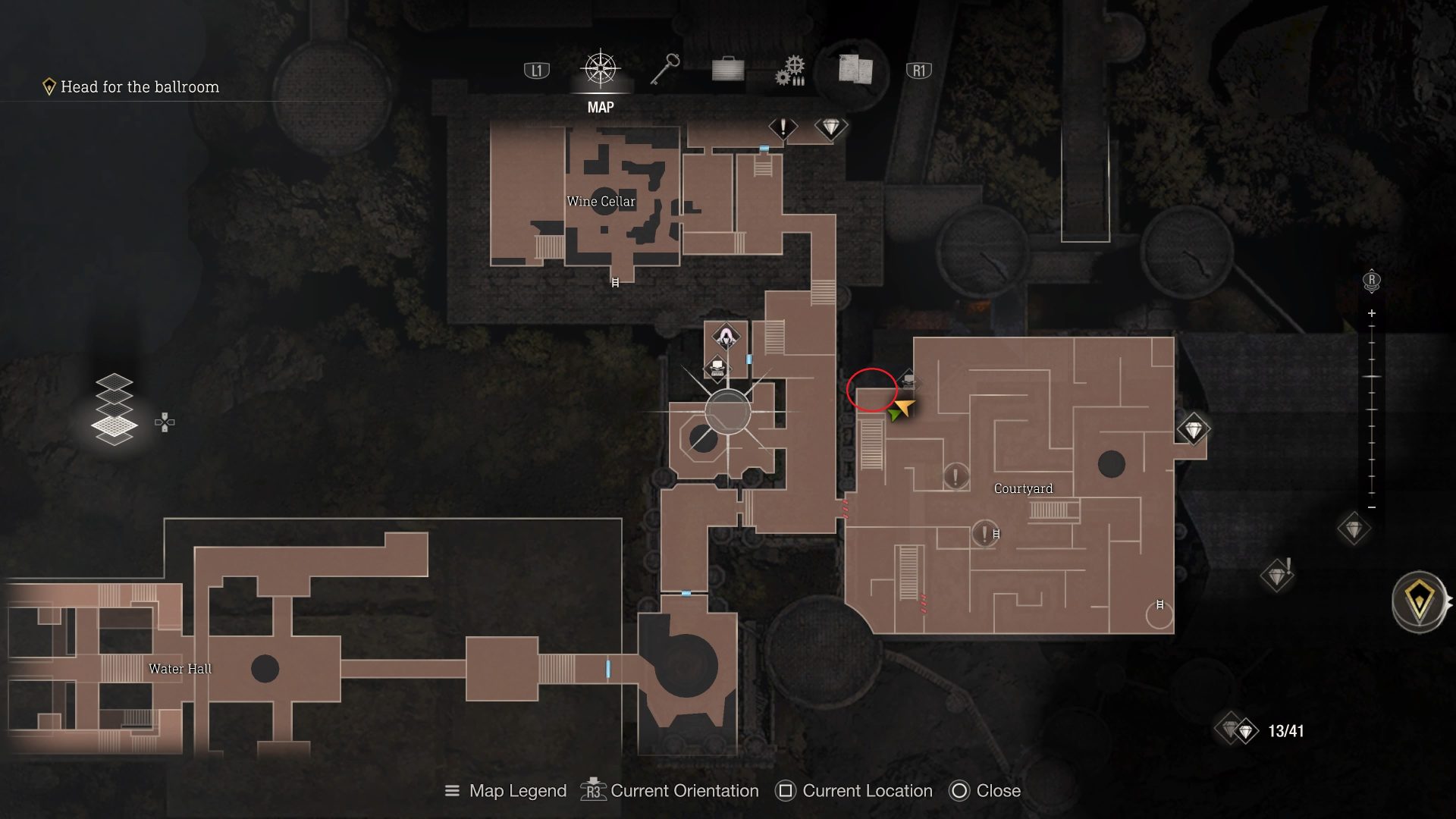Viewport: 1456px width, 819px height.
Task: Select the compass Map tab
Action: (600, 70)
